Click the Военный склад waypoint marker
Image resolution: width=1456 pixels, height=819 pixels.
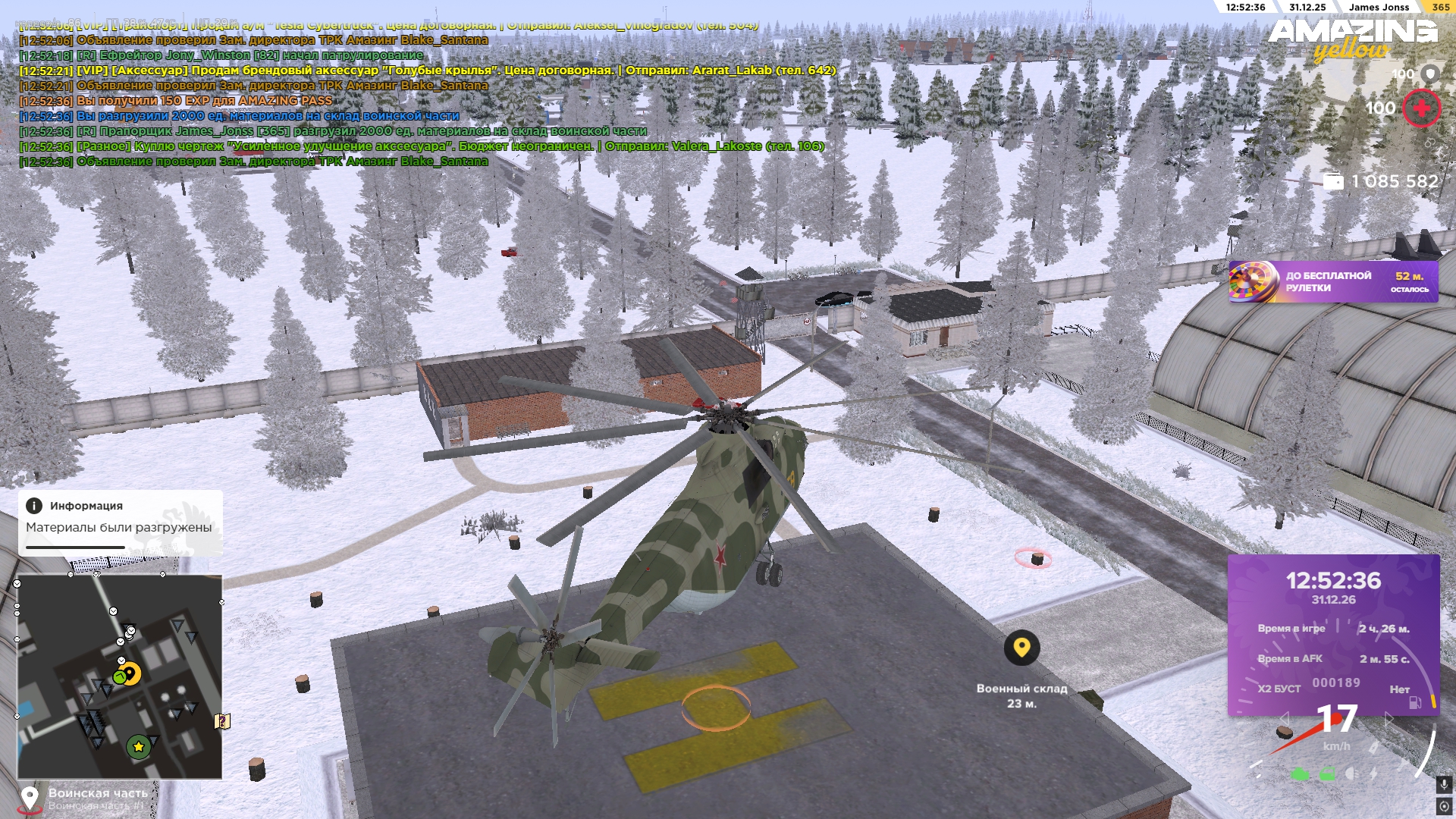click(x=1021, y=648)
